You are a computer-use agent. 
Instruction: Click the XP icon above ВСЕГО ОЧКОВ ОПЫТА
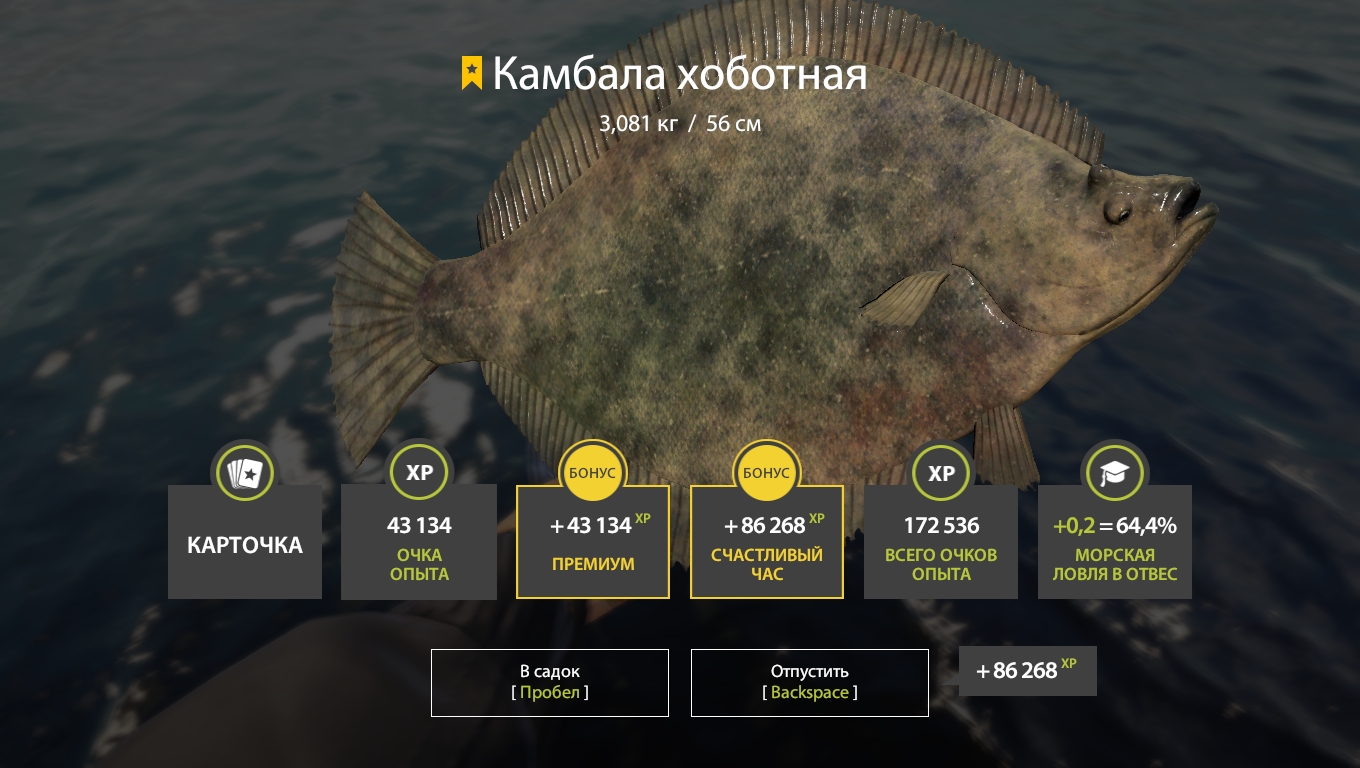point(941,473)
